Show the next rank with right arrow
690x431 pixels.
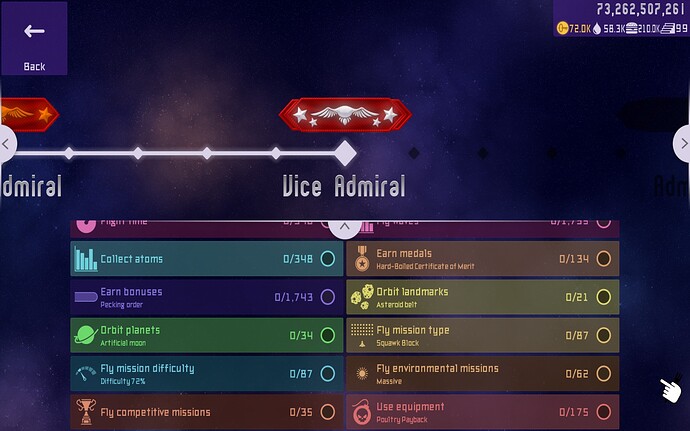(x=682, y=144)
